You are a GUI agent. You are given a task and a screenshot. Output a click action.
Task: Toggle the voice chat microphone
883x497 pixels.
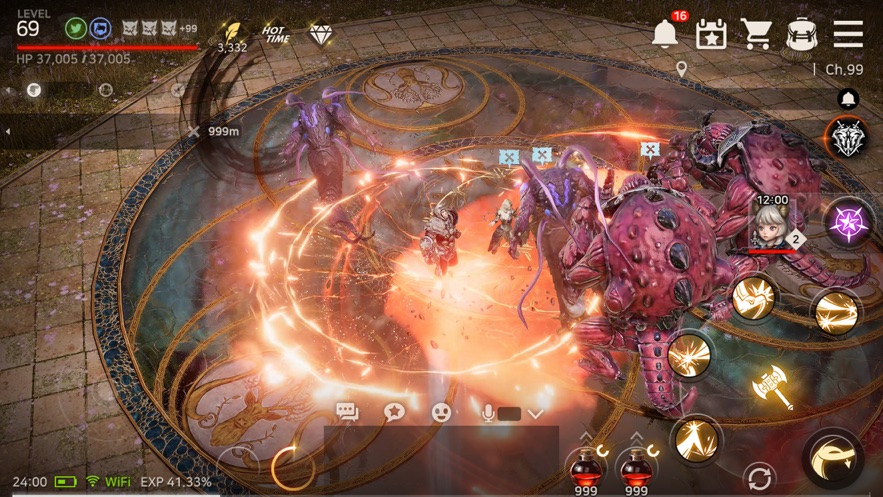point(488,412)
